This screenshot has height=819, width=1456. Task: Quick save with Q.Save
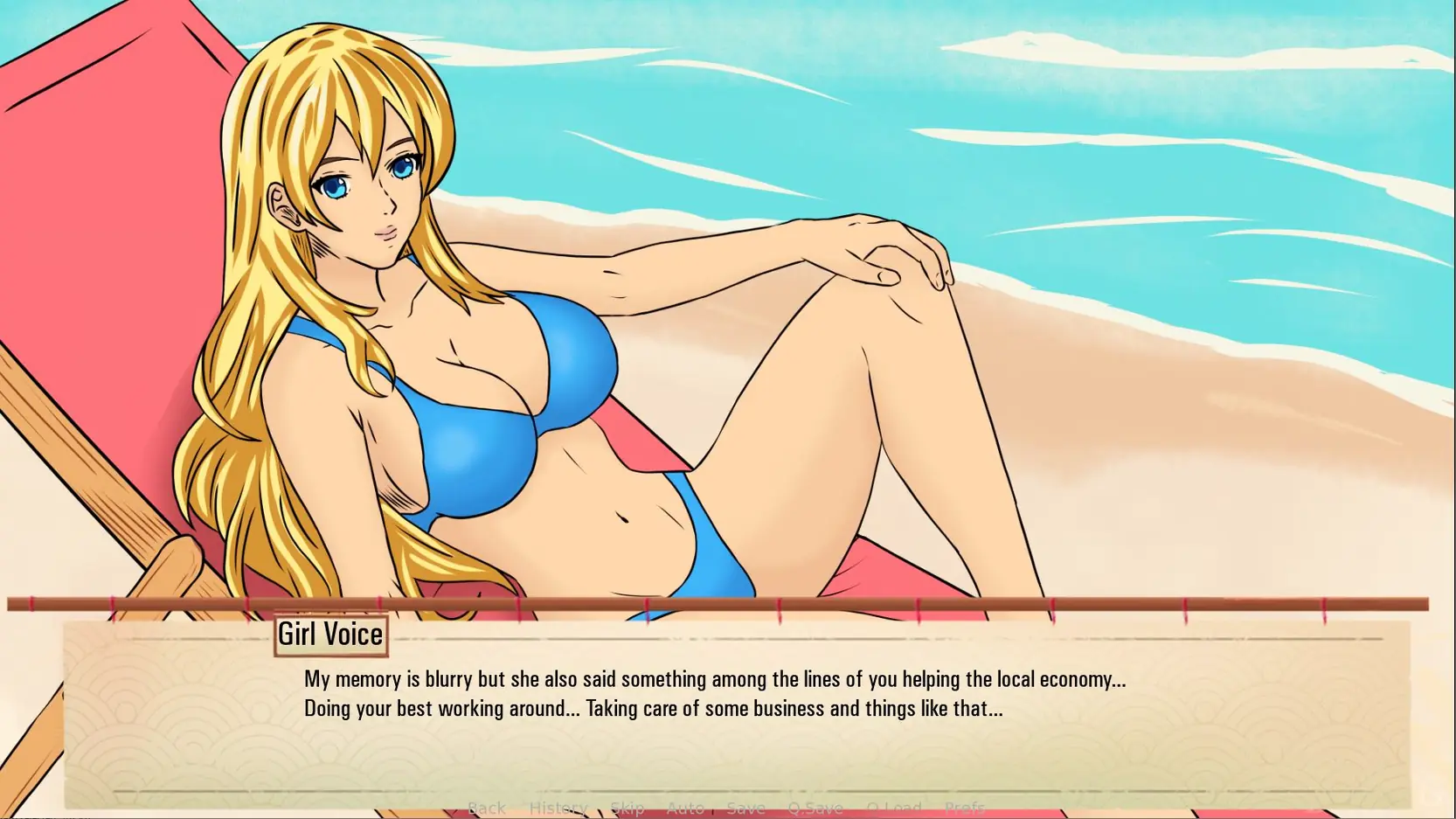coord(815,809)
